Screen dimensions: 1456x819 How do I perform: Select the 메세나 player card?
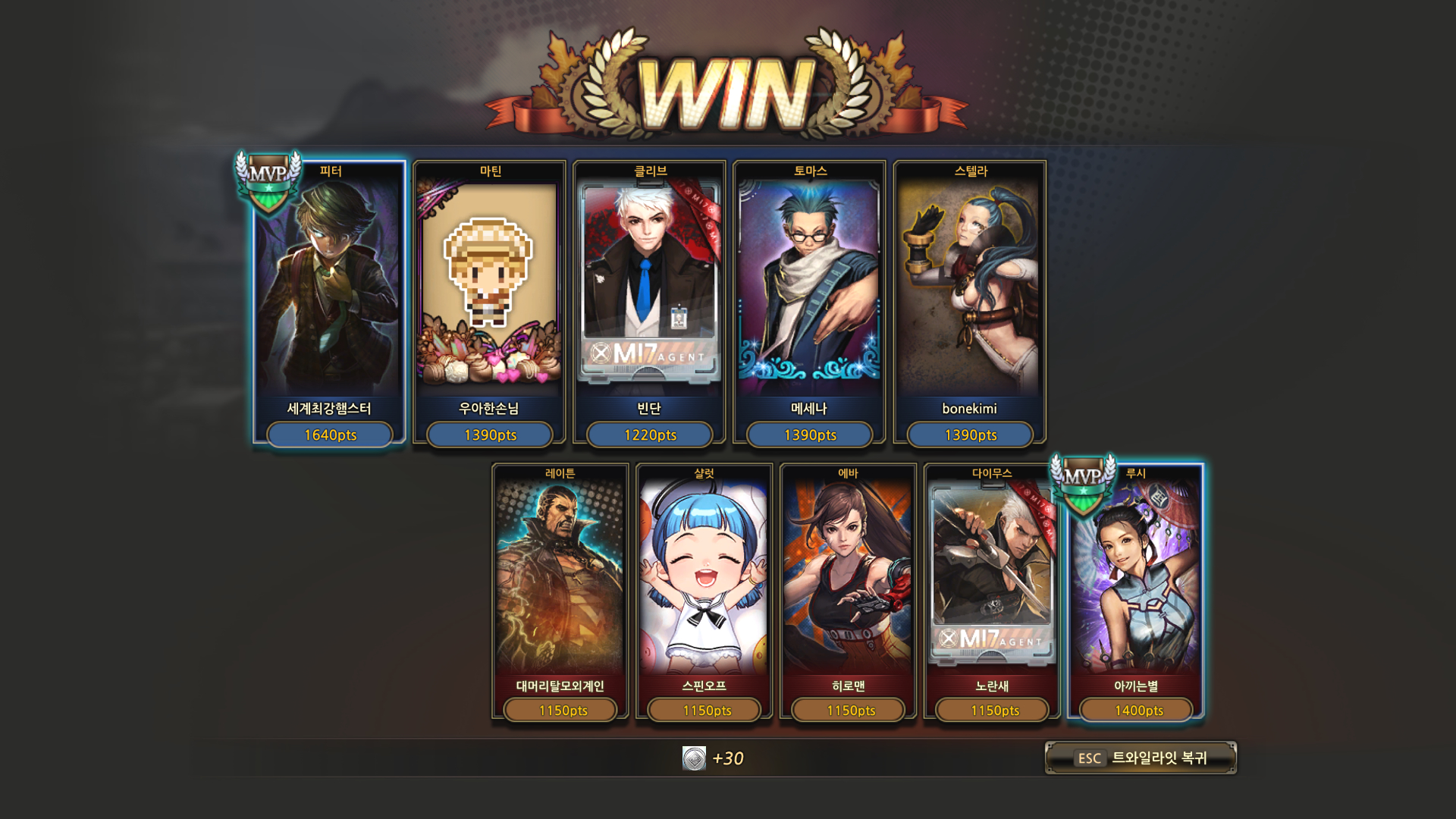click(809, 303)
